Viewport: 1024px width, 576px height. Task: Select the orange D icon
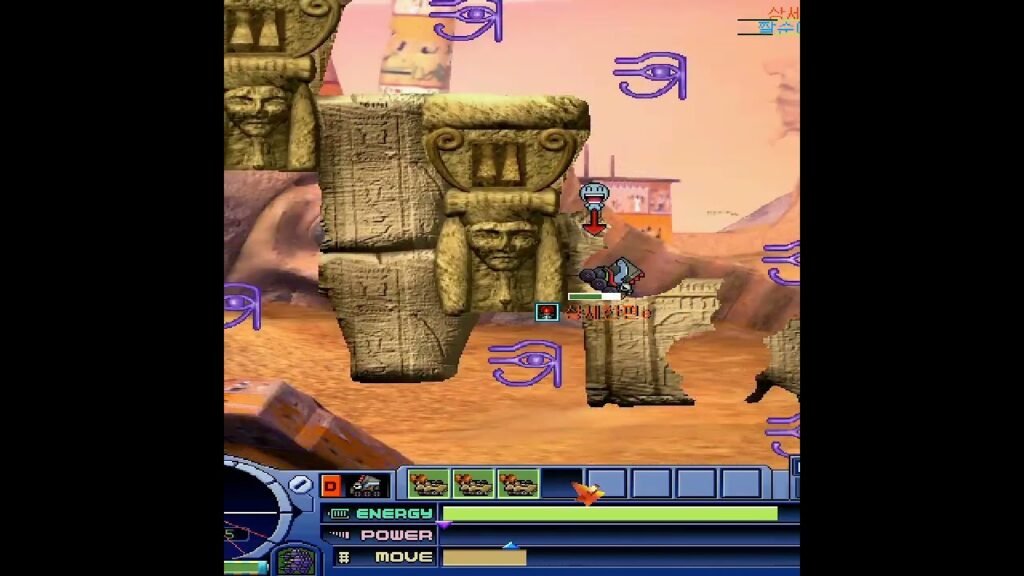(331, 485)
